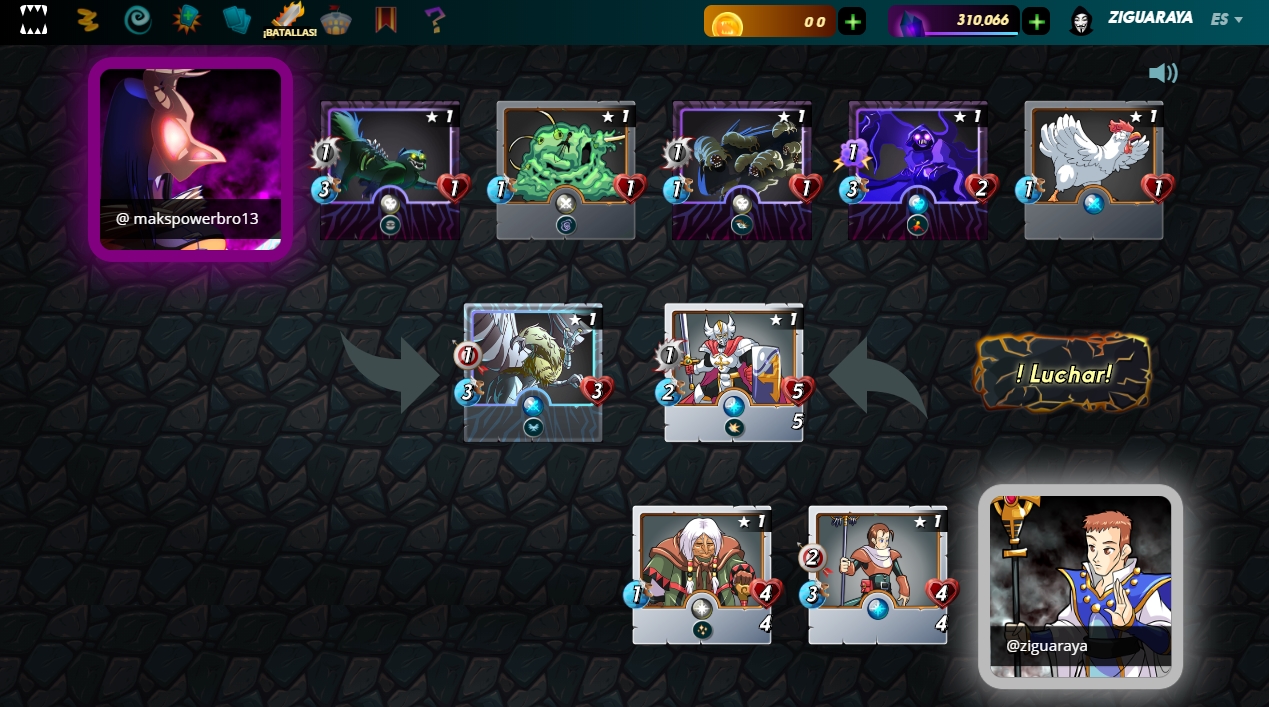Open the red guild banner menu
The width and height of the screenshot is (1269, 707).
386,19
